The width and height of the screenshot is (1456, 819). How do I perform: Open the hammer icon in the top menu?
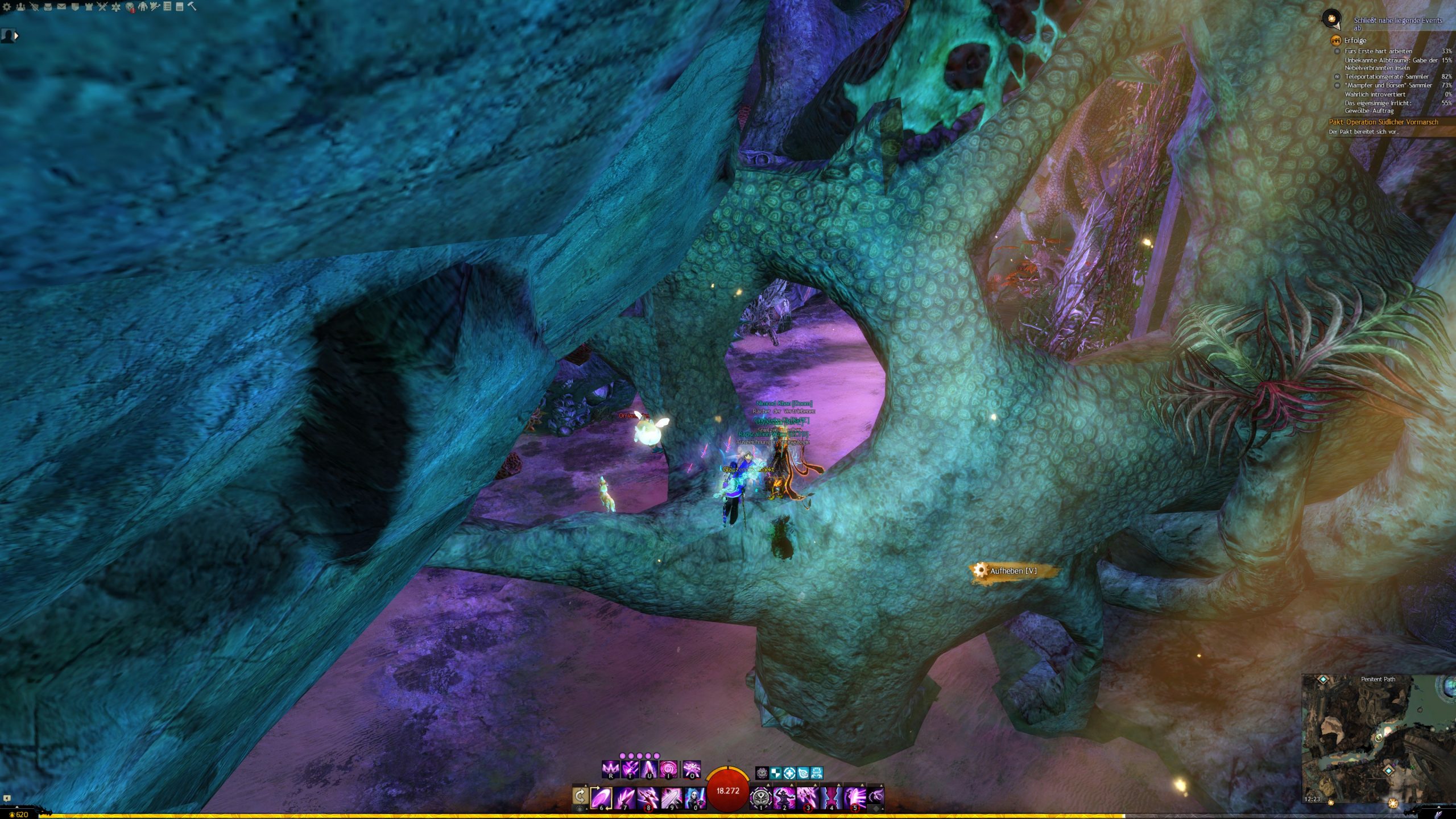tap(192, 7)
